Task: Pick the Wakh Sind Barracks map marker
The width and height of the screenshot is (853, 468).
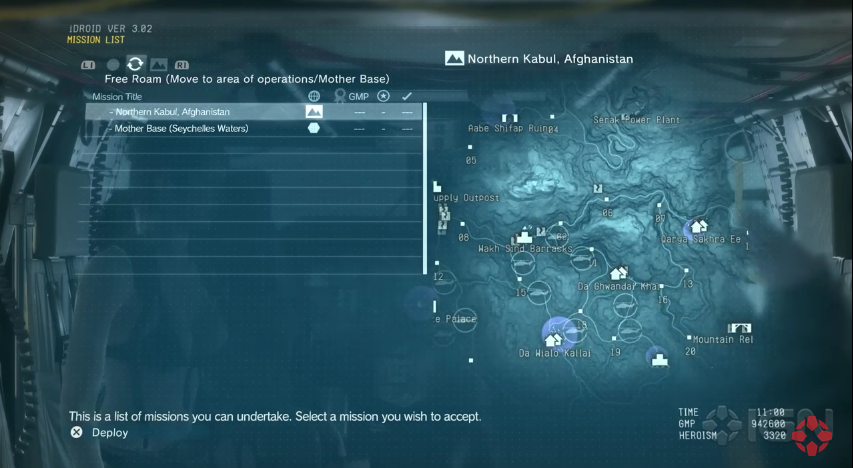Action: click(x=521, y=239)
